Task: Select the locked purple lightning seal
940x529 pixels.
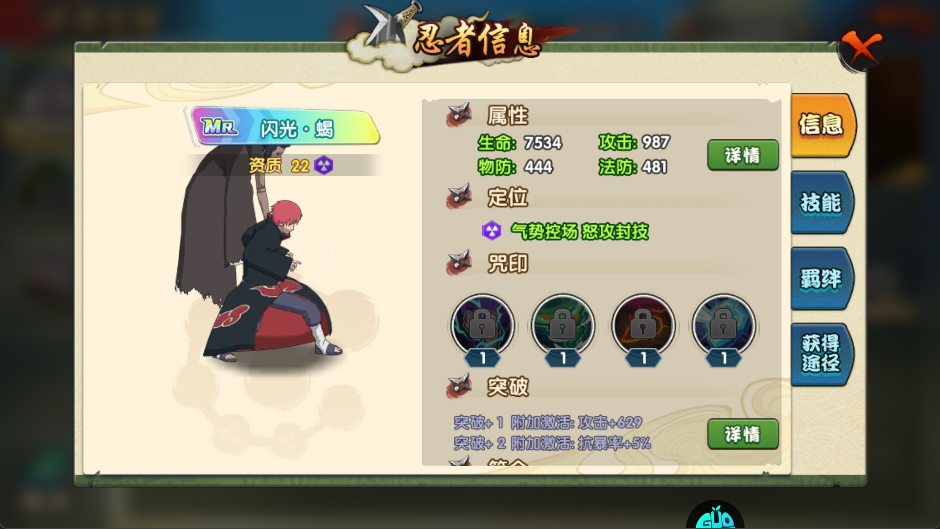Action: click(x=483, y=325)
